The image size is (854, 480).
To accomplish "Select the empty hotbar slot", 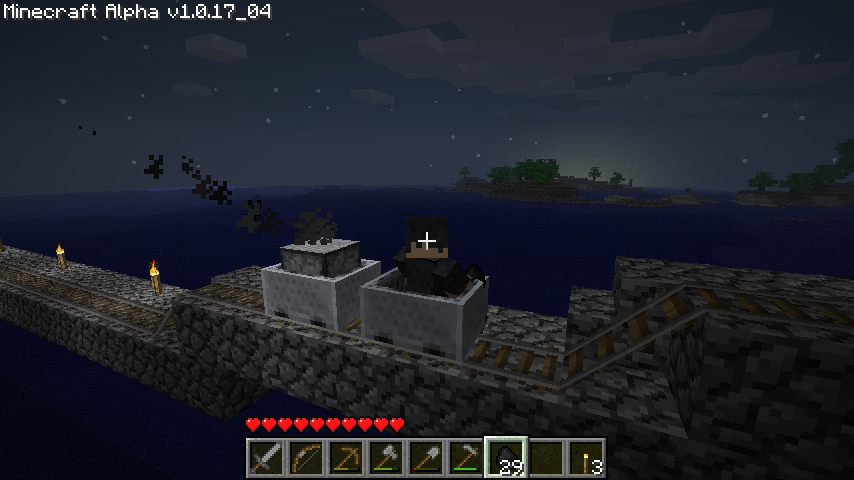I will 546,458.
